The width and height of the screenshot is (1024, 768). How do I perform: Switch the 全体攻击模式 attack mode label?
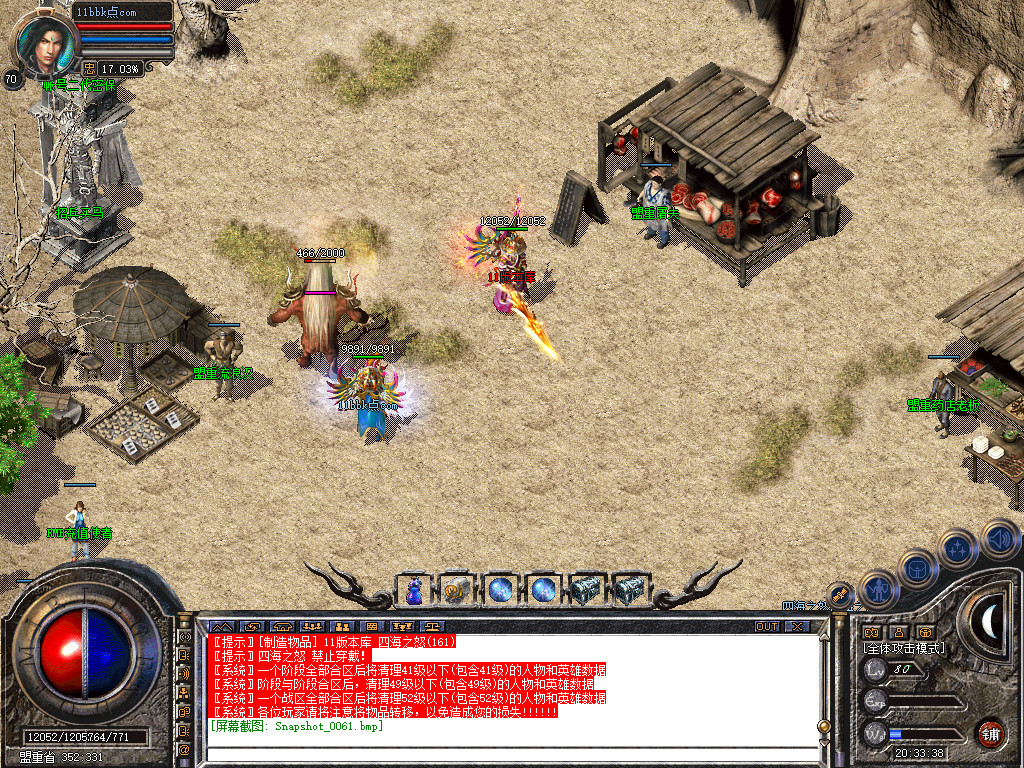pyautogui.click(x=903, y=648)
